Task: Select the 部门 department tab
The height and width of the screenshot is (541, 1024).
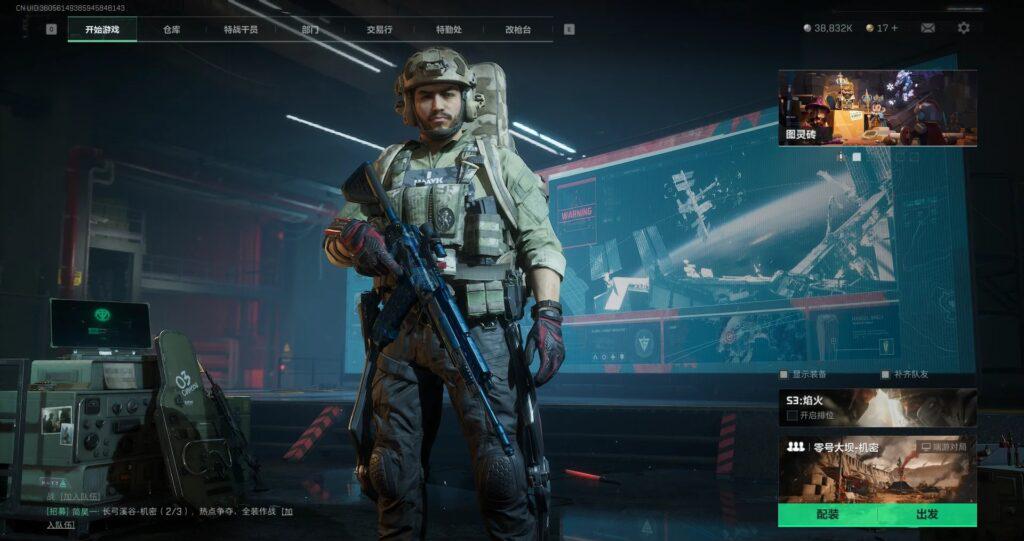Action: pyautogui.click(x=311, y=29)
